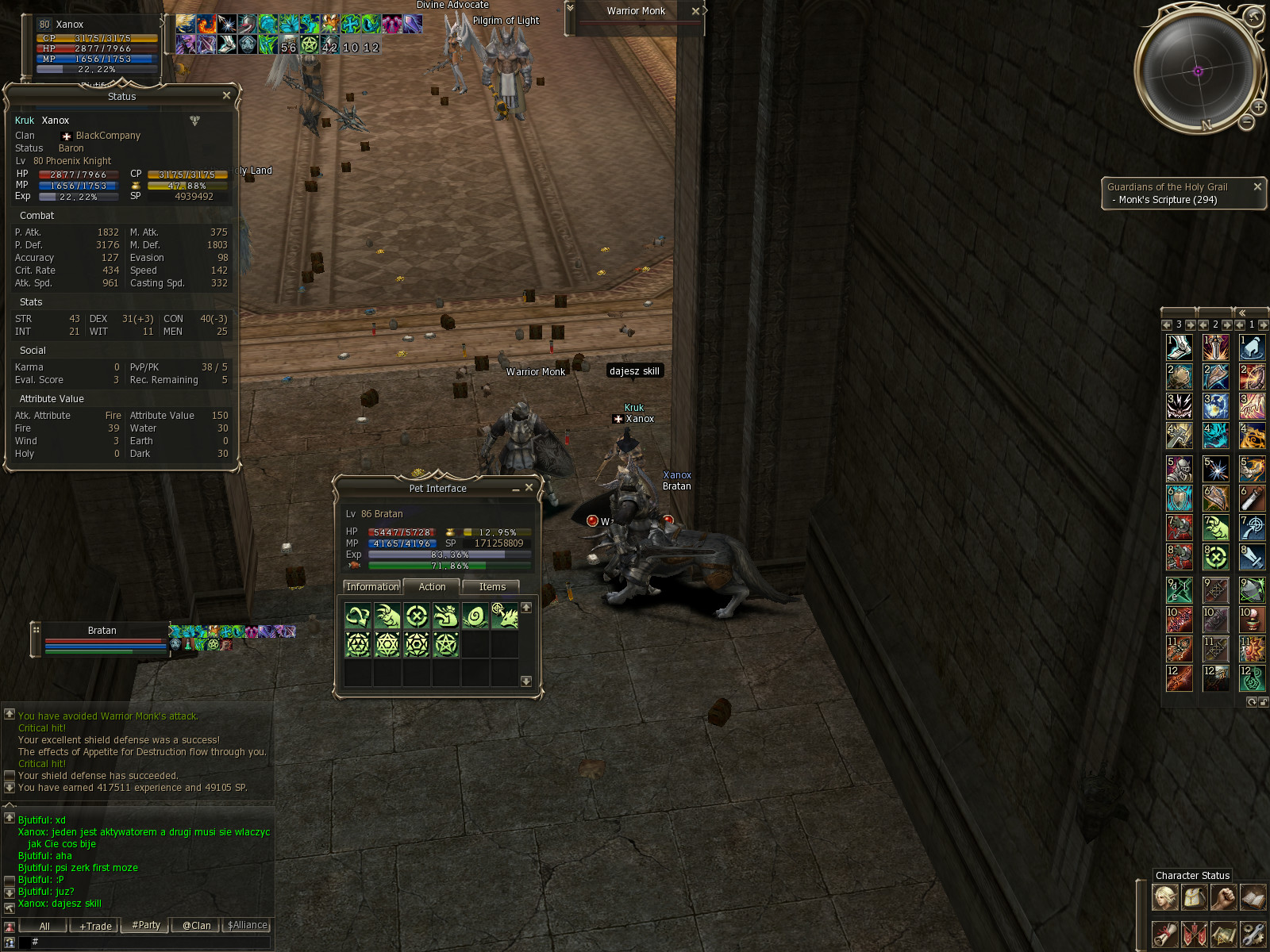The width and height of the screenshot is (1270, 952).
Task: Choose the @Clan chat tab
Action: (196, 926)
